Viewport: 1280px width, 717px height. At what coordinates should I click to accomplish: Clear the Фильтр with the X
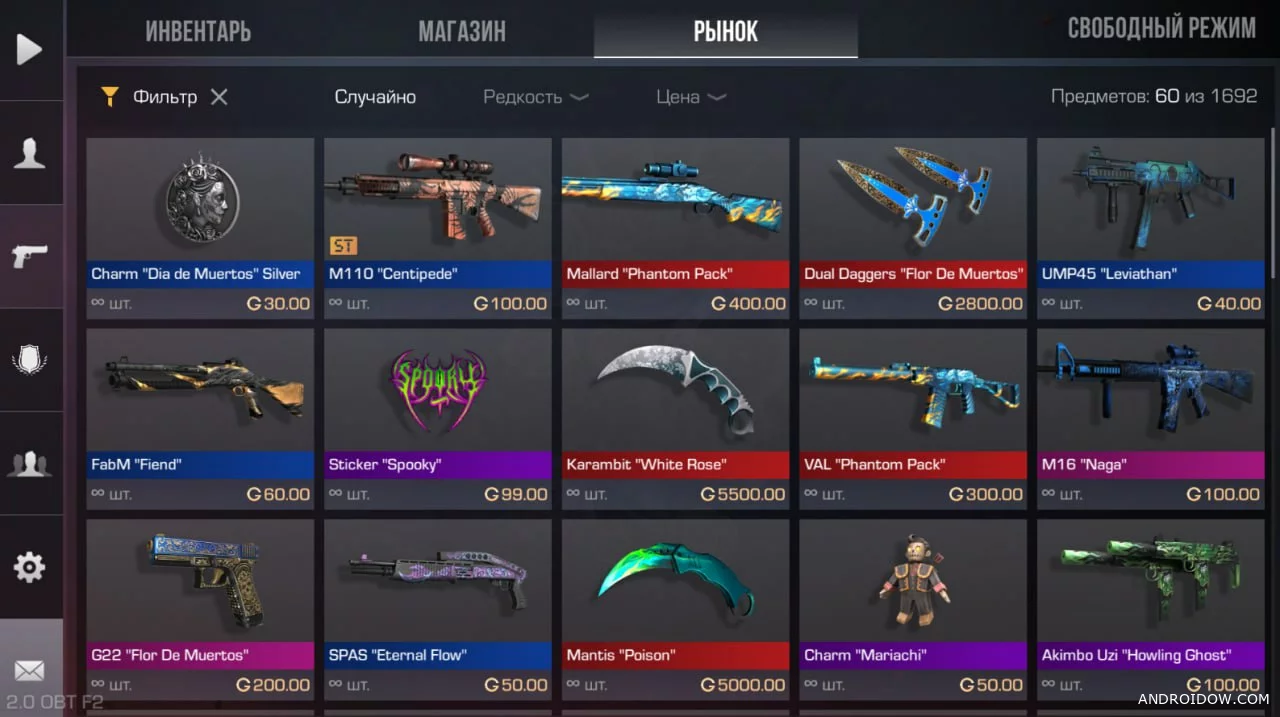(x=219, y=97)
